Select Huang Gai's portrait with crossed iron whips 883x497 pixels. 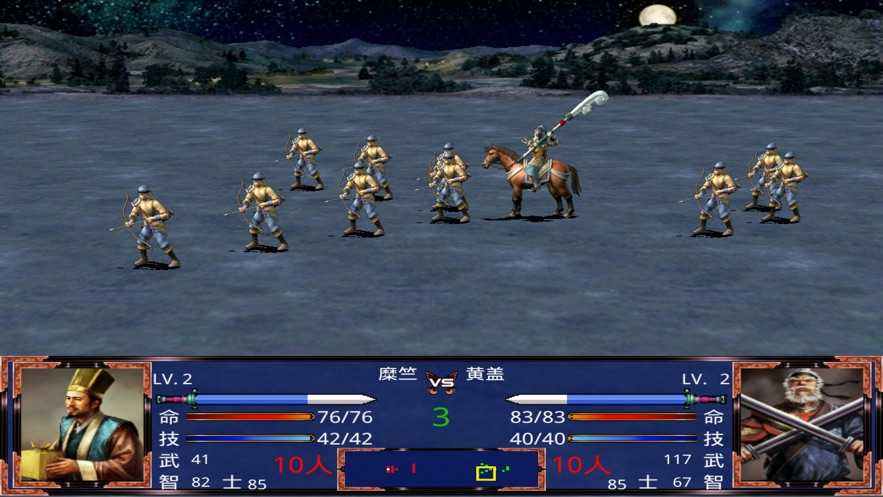pyautogui.click(x=802, y=424)
